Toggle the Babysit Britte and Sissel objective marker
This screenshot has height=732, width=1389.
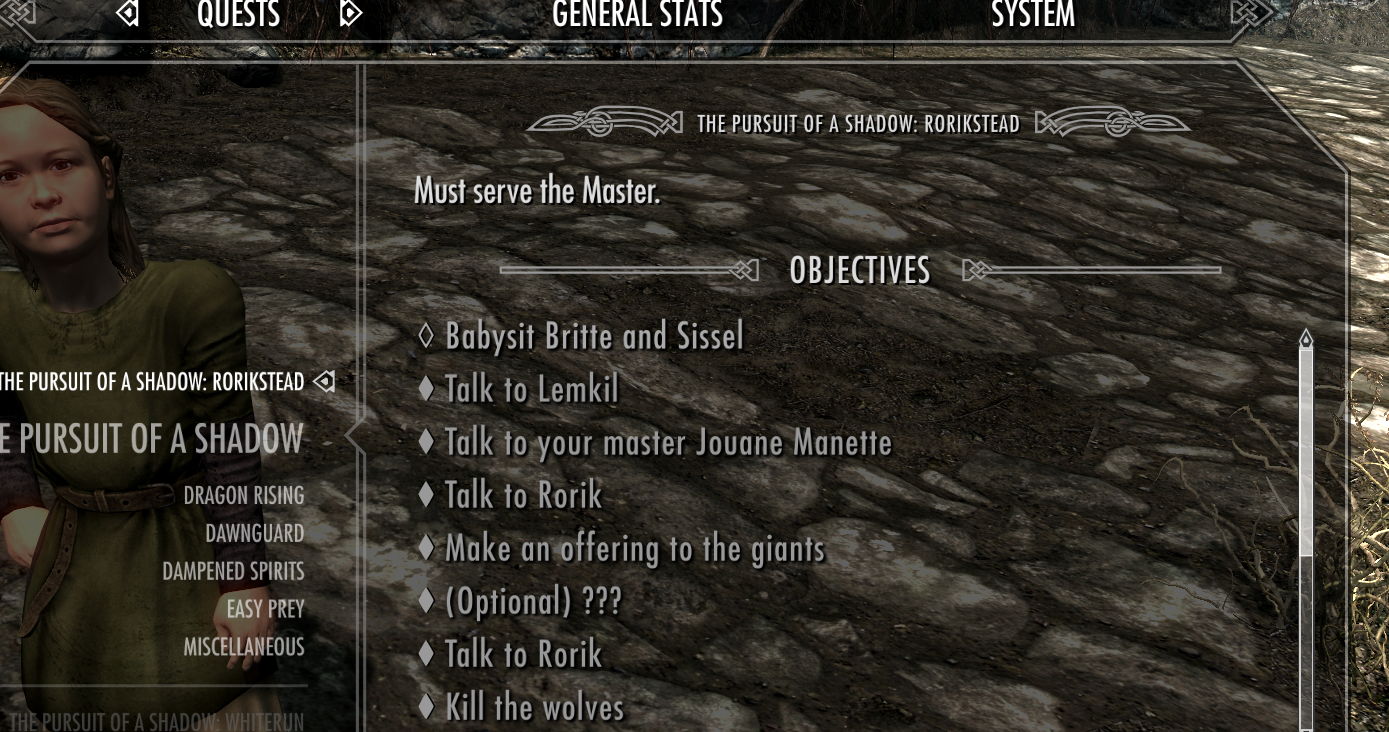(426, 336)
